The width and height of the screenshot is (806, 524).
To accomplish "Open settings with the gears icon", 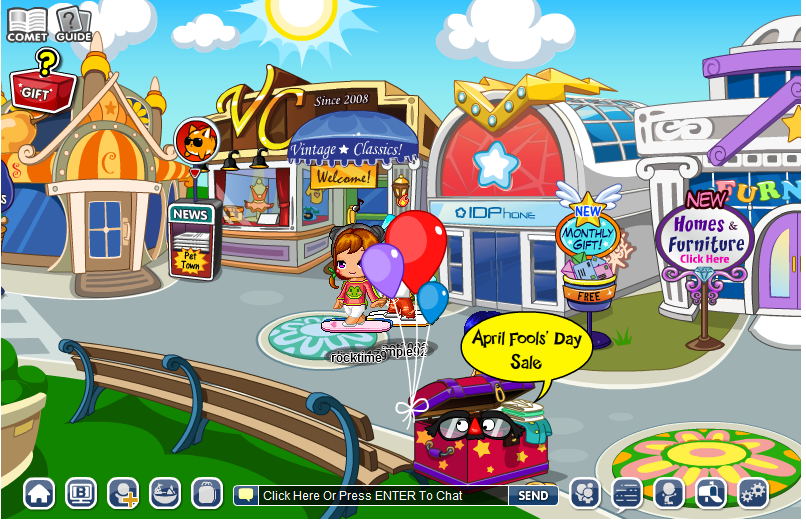I will [753, 493].
